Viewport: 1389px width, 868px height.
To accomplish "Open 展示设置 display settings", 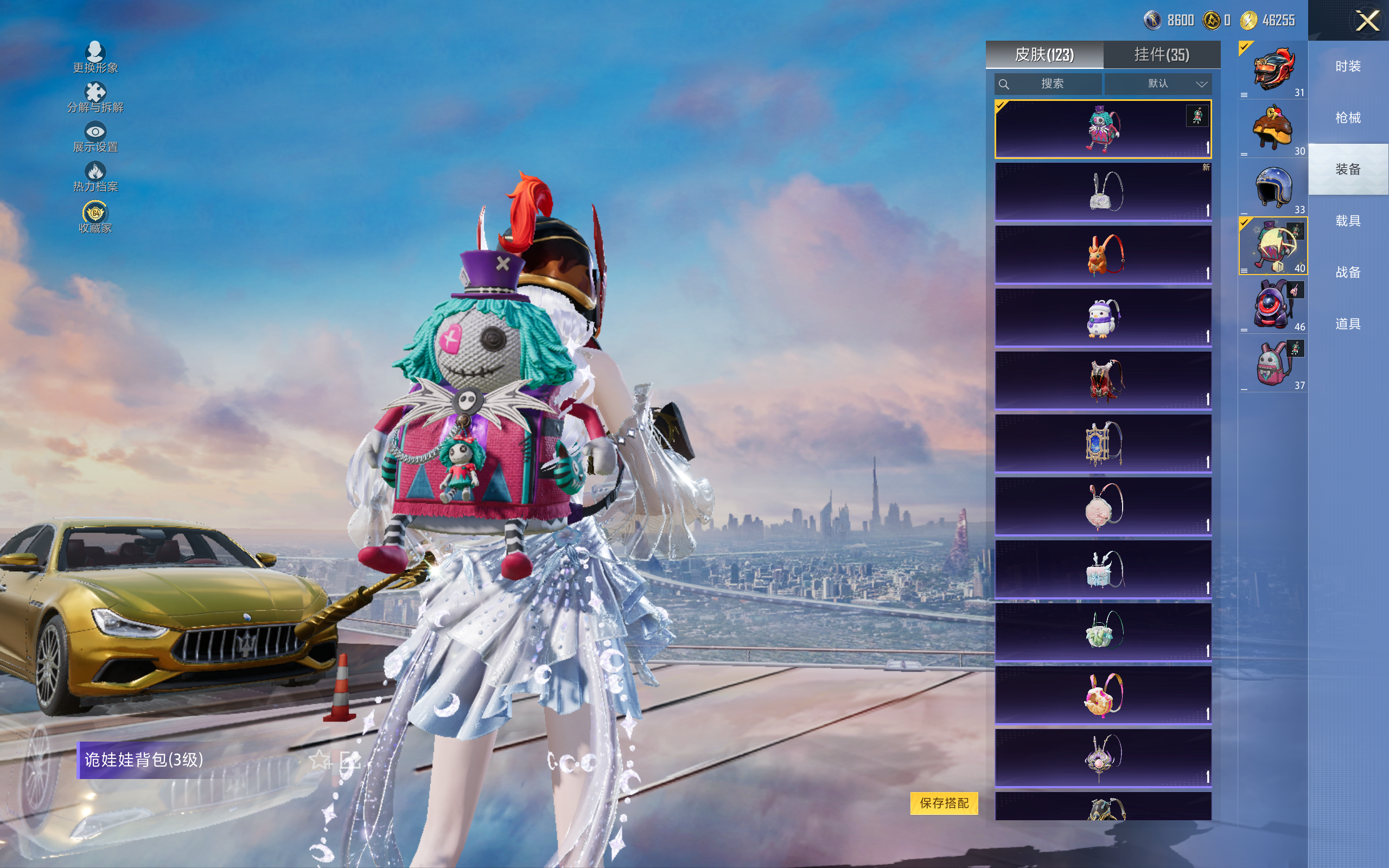I will [95, 137].
